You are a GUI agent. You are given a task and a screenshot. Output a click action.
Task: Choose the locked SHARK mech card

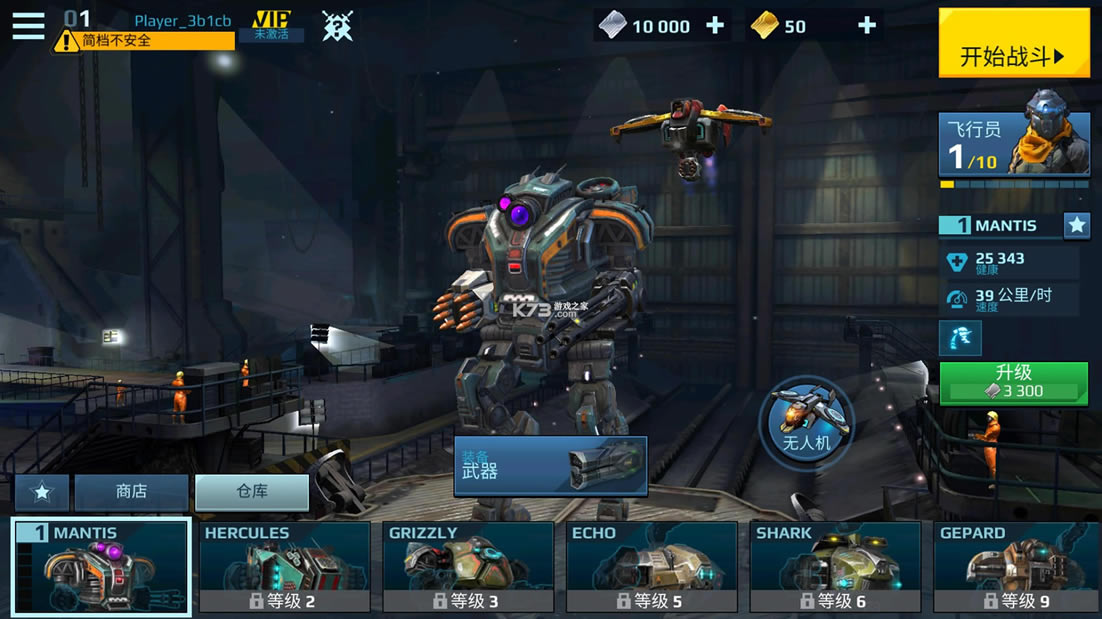coord(835,566)
